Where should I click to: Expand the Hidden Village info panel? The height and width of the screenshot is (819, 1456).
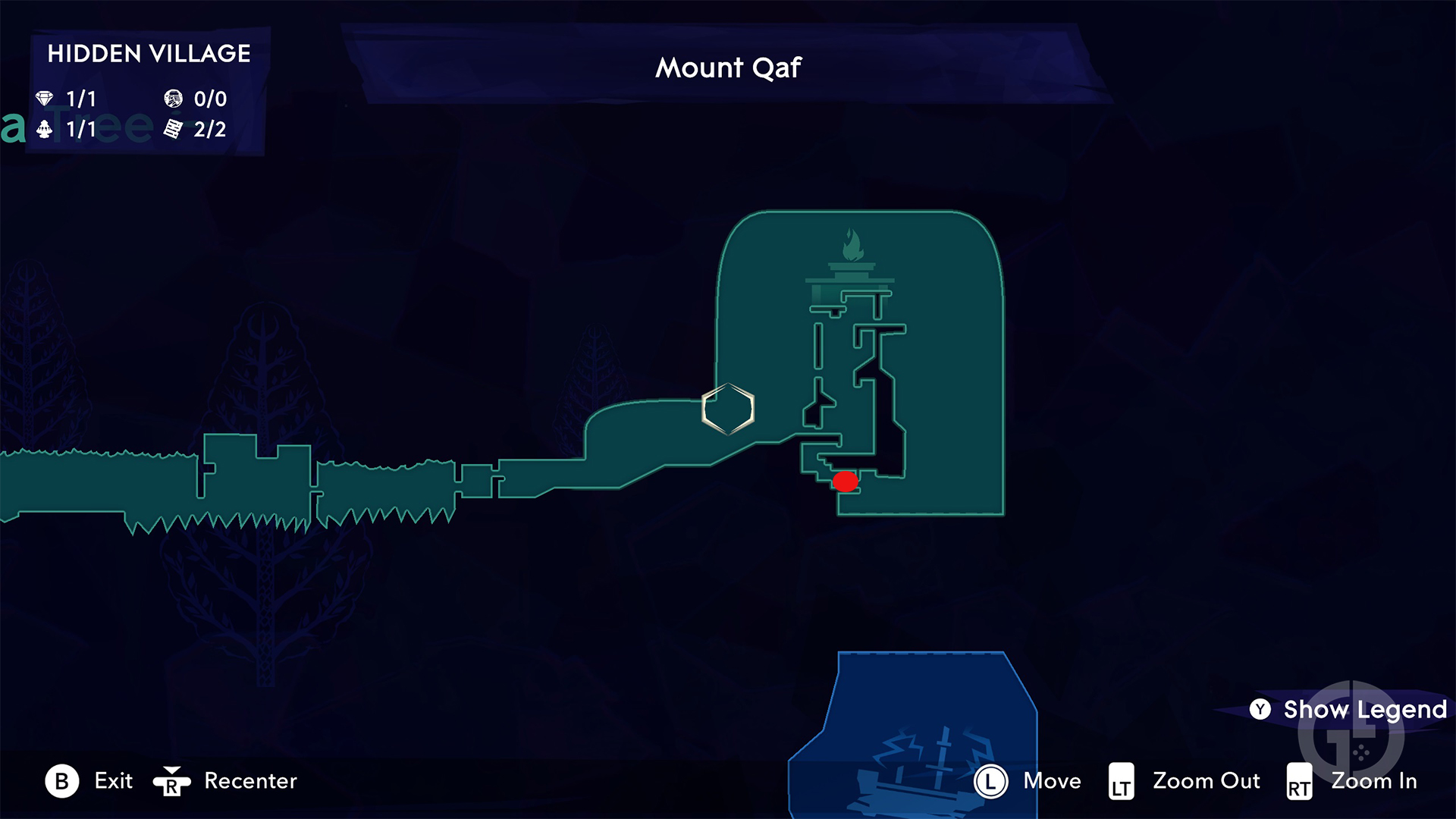tap(148, 91)
